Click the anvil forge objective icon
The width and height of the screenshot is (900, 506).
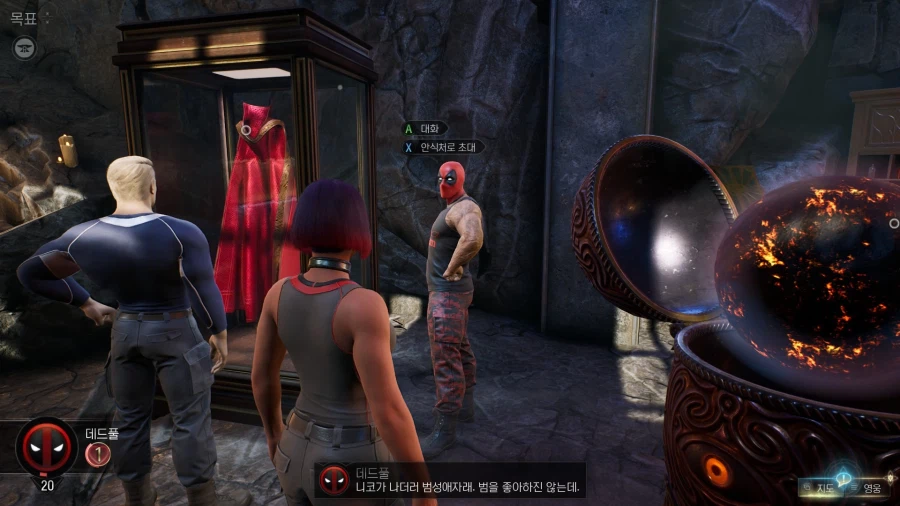tap(24, 47)
